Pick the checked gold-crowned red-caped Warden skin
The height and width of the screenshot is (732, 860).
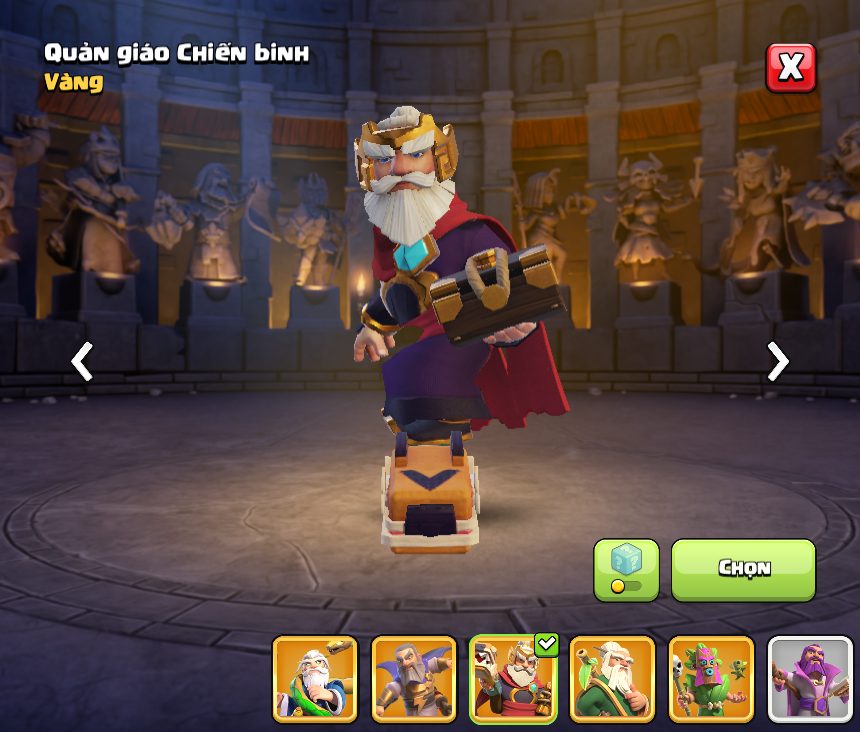tap(512, 678)
